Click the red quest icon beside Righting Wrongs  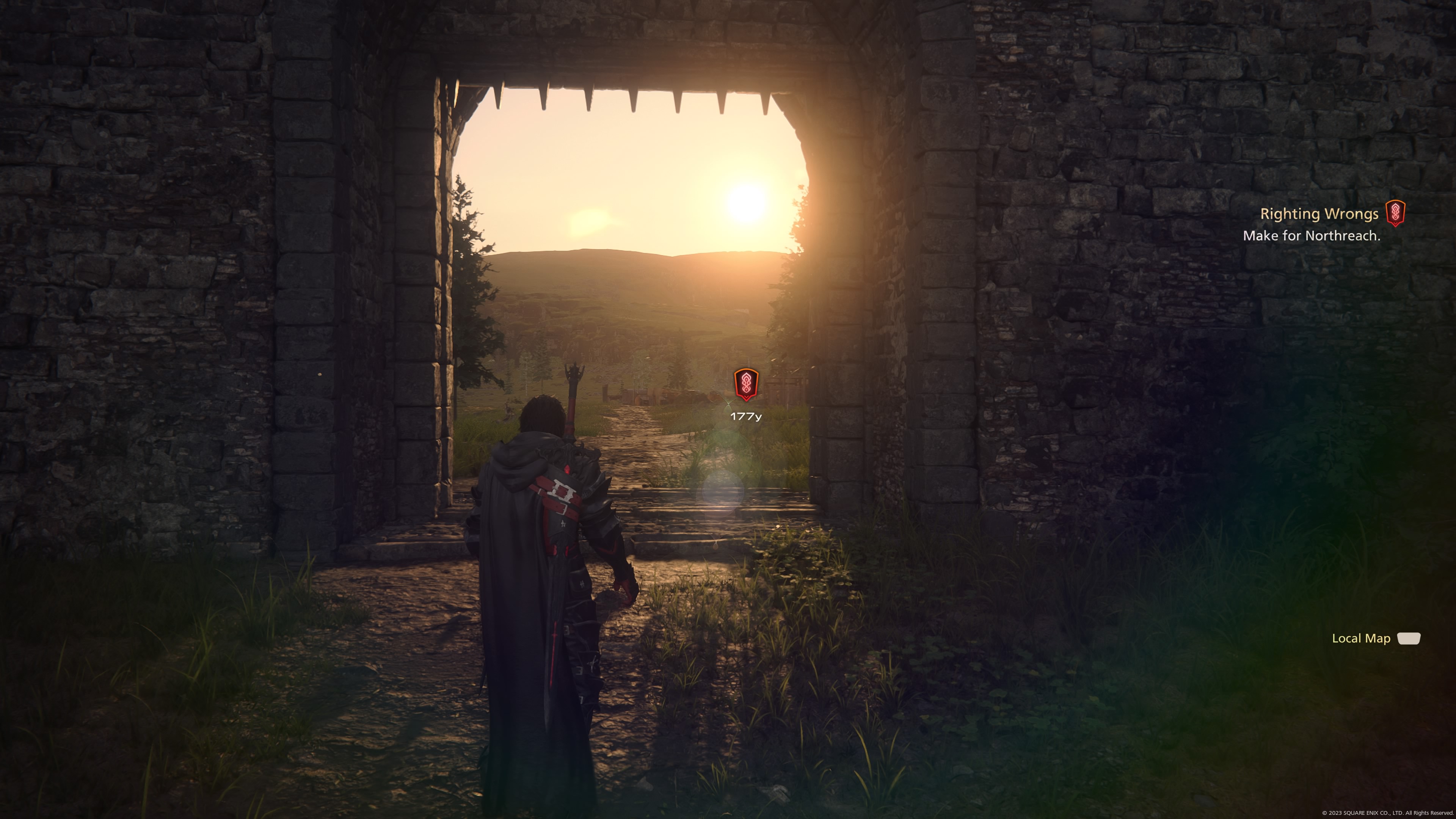tap(1395, 213)
